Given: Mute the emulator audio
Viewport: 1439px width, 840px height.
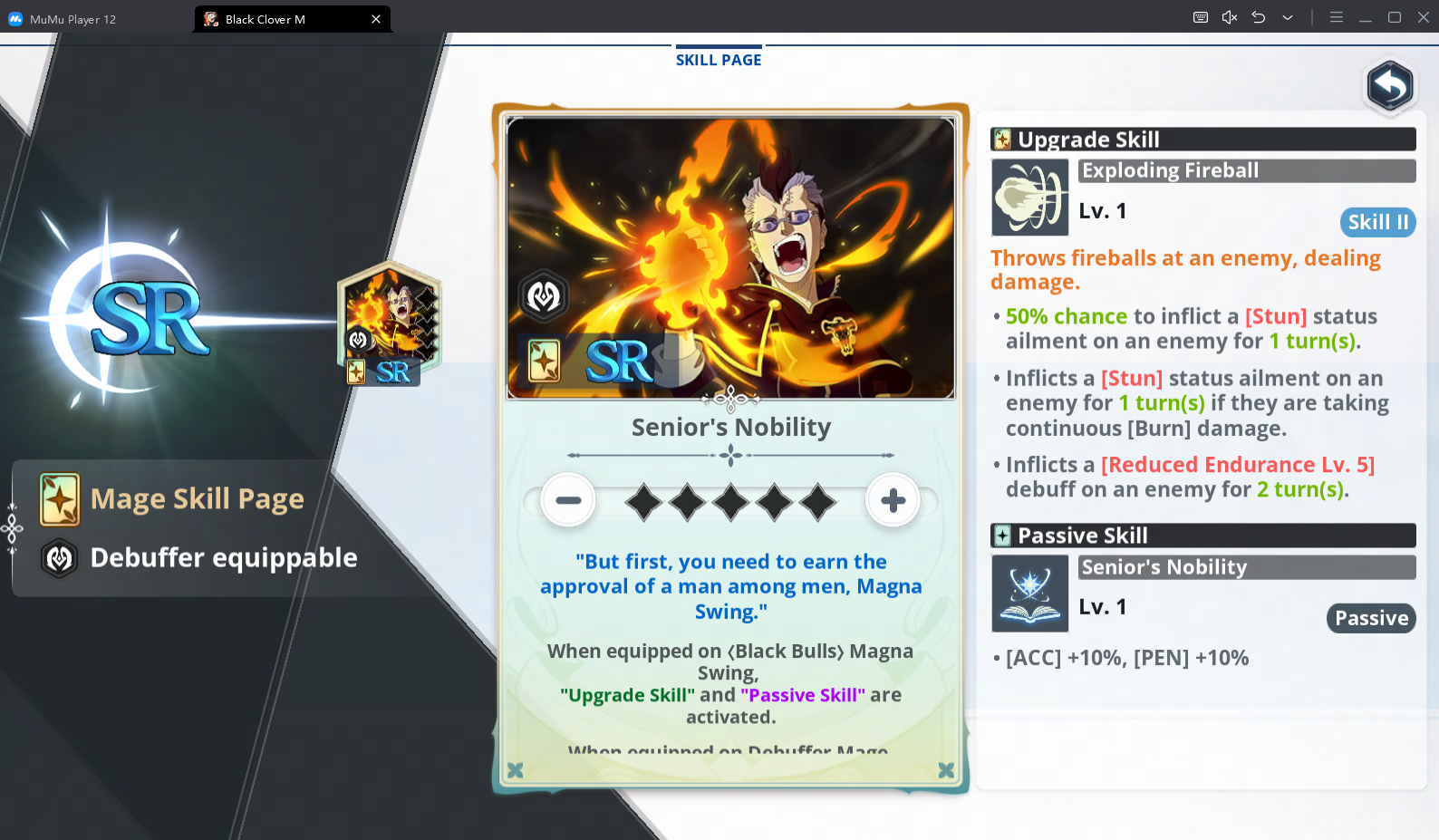Looking at the screenshot, I should pos(1229,17).
